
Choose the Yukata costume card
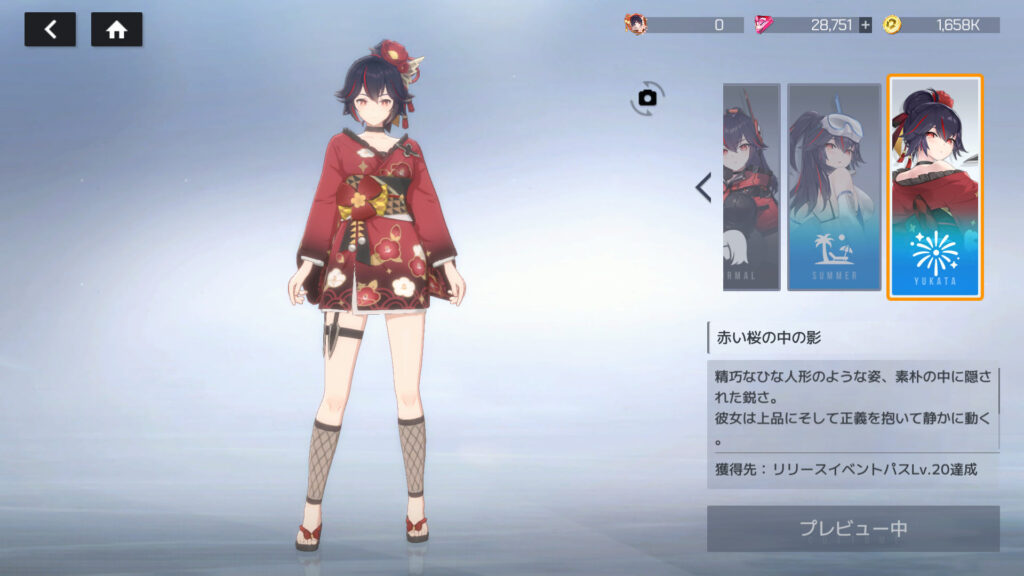click(x=935, y=187)
